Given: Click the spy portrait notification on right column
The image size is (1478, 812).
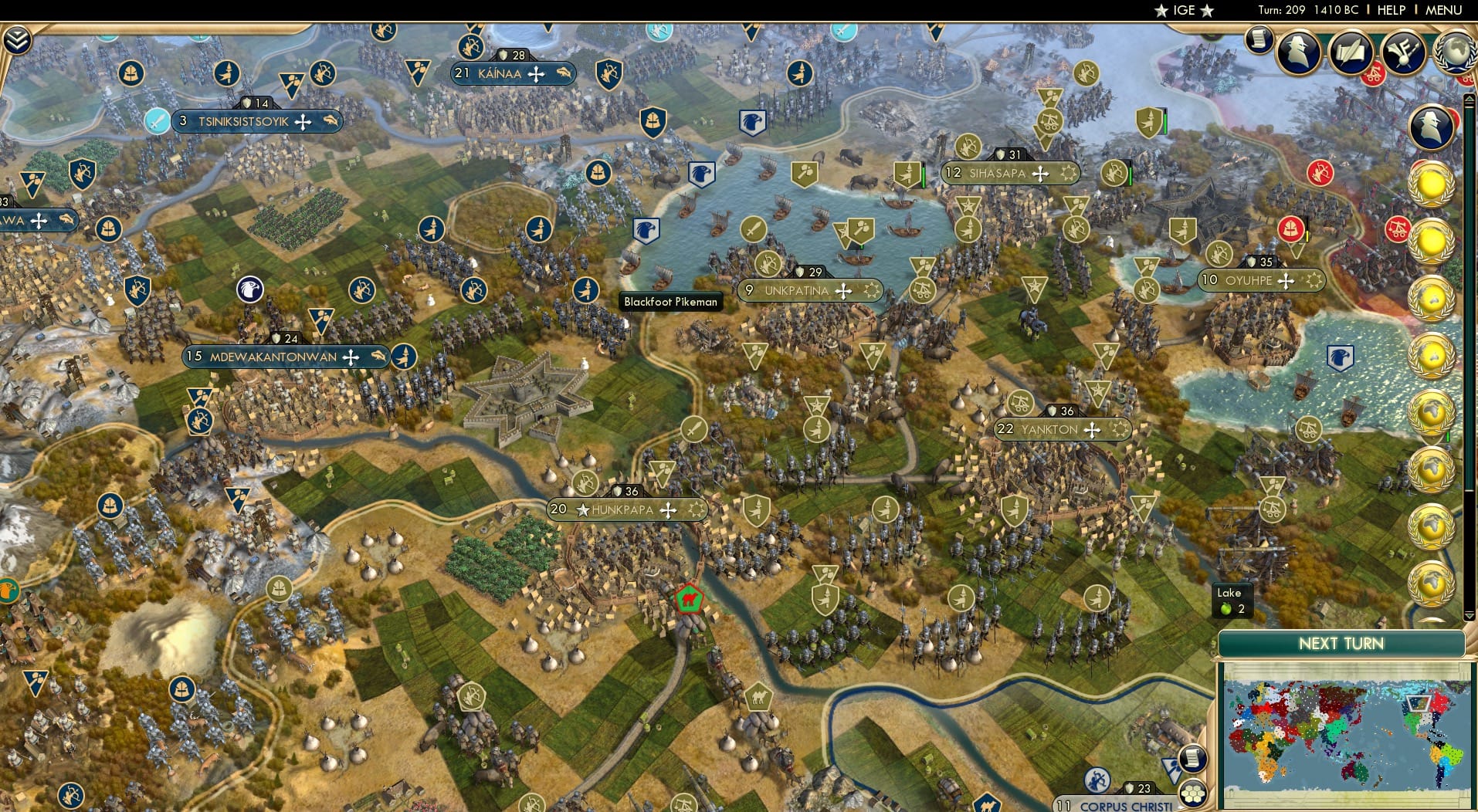Looking at the screenshot, I should 1430,126.
